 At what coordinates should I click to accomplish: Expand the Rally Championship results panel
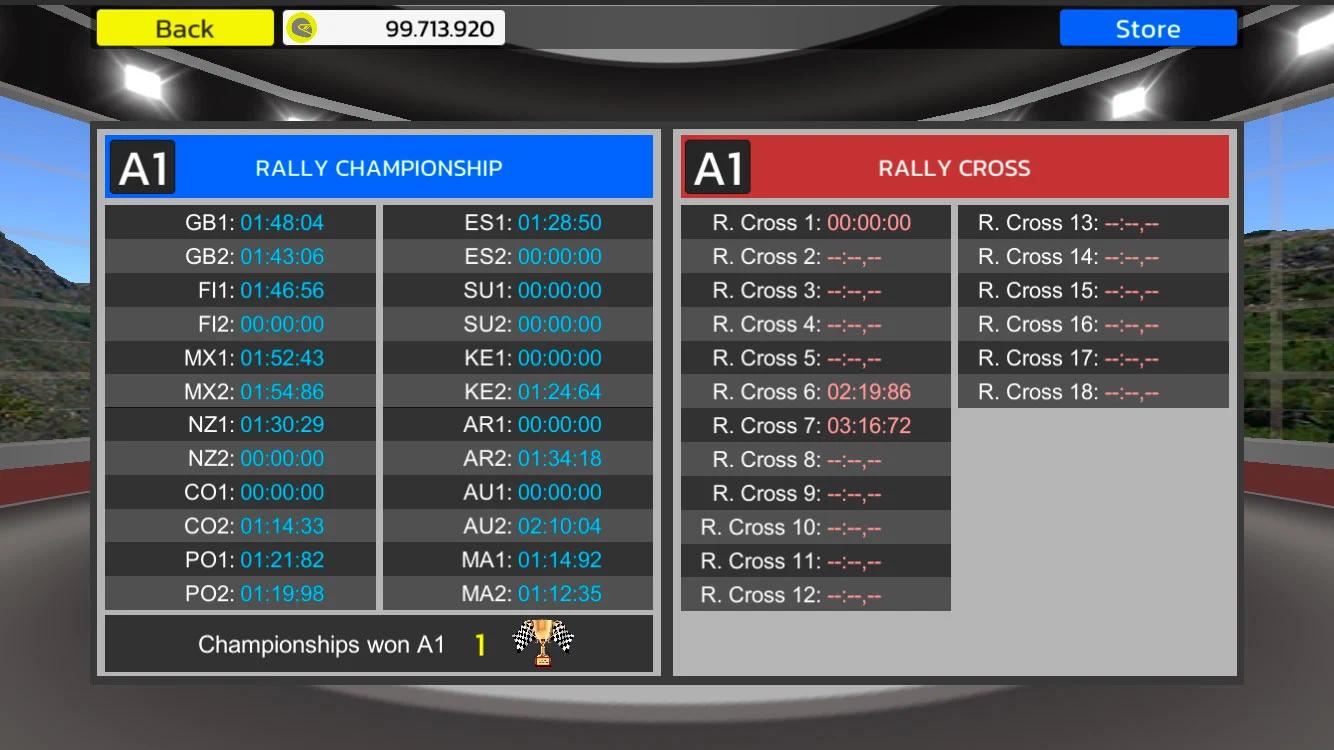[379, 400]
